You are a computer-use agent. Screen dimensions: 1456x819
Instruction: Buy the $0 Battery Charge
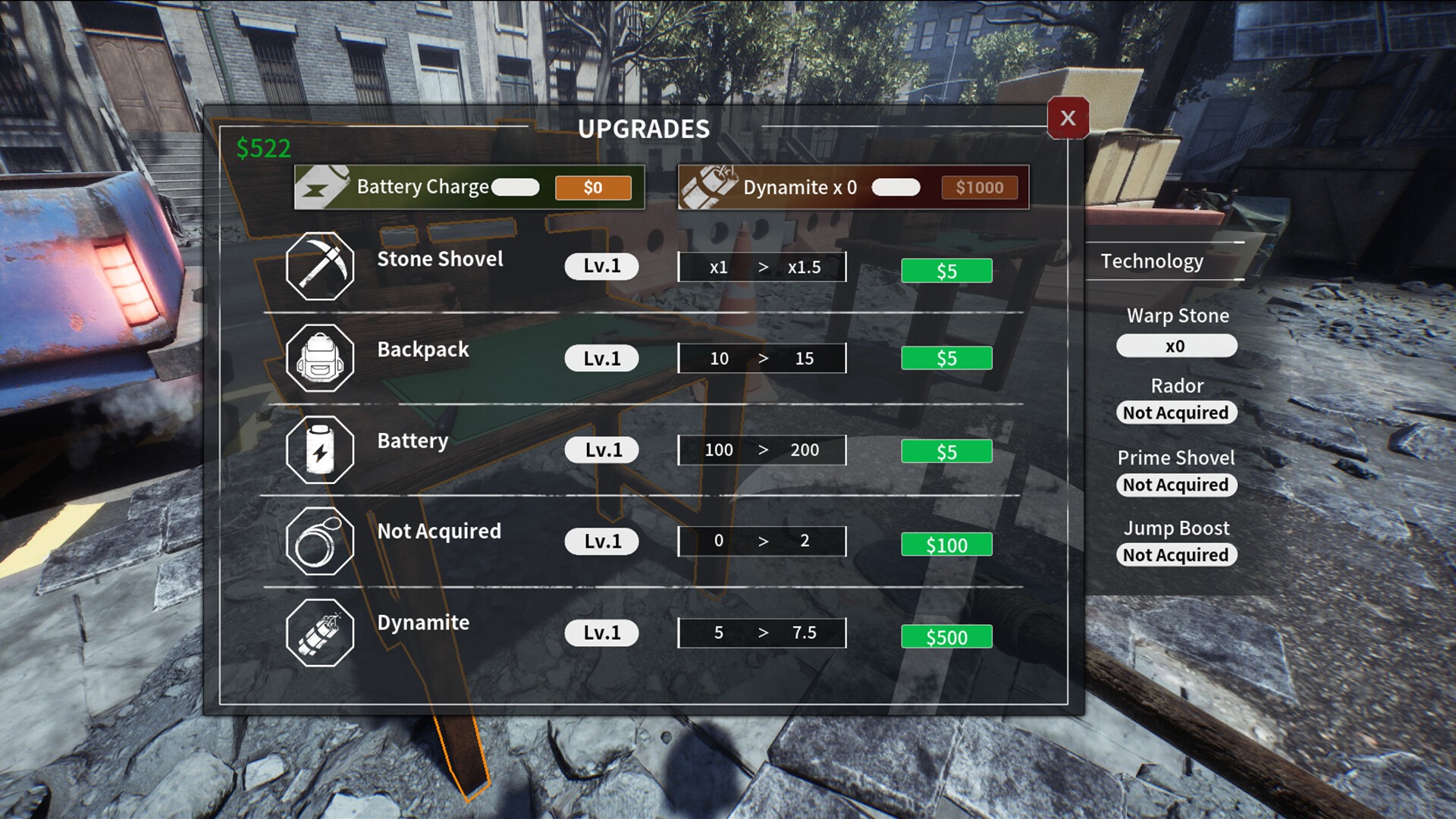(593, 187)
